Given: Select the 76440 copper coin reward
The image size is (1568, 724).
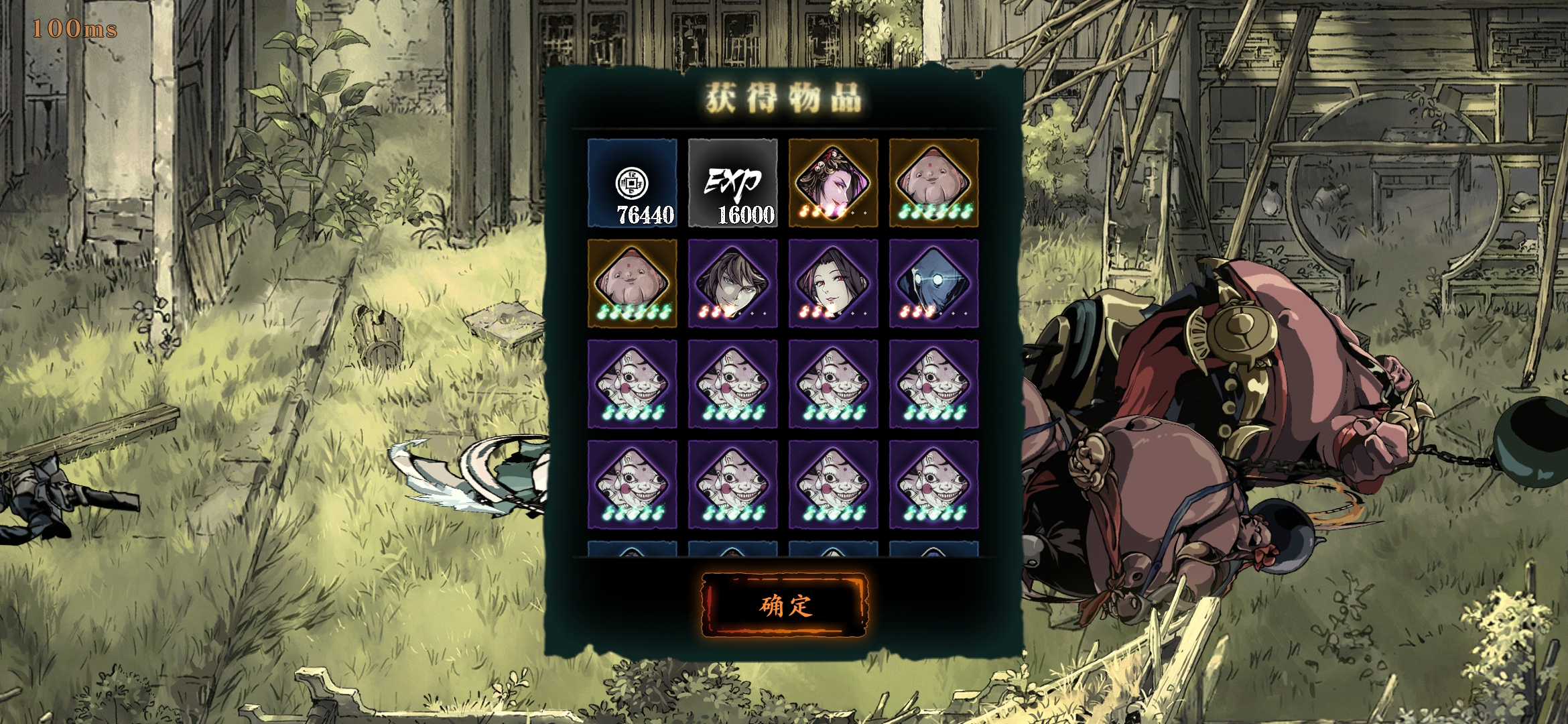Looking at the screenshot, I should 633,183.
